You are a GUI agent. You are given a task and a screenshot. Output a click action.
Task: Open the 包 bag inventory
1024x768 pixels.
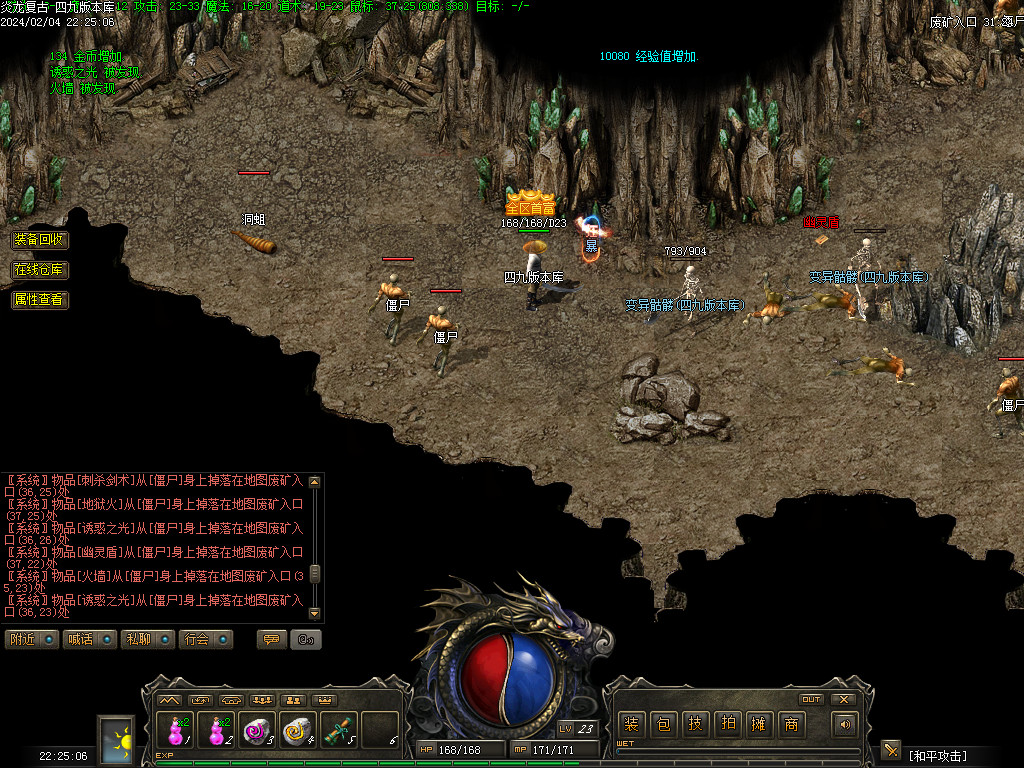(663, 724)
